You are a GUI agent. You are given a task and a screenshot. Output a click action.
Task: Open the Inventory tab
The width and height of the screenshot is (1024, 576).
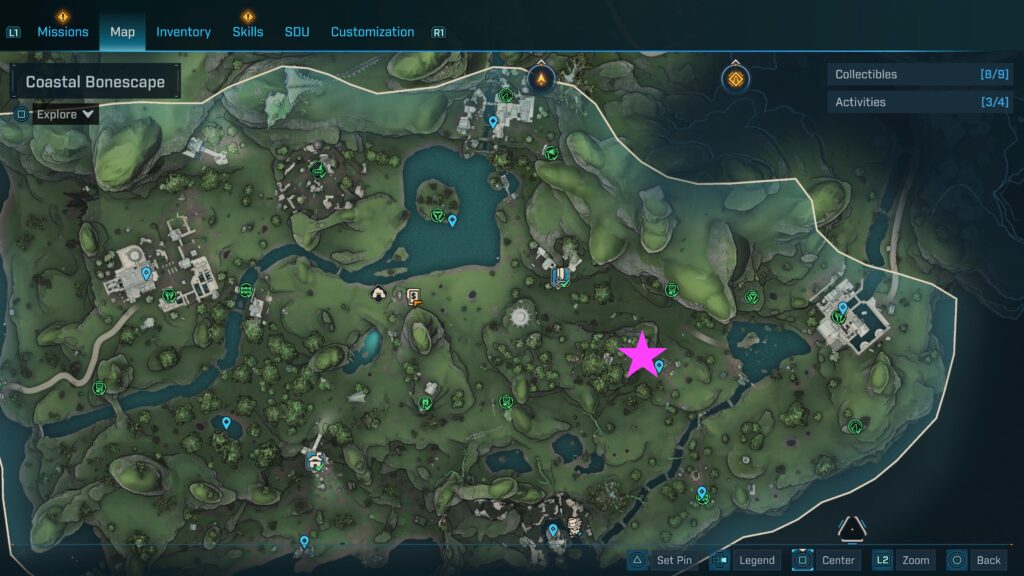[183, 32]
